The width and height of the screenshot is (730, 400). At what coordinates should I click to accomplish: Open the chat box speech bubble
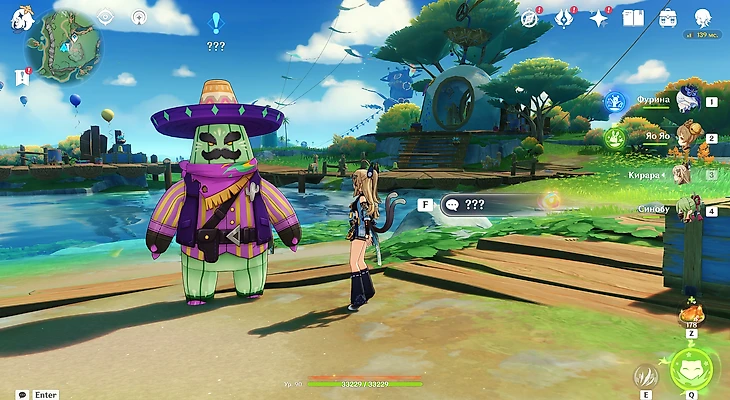click(x=21, y=394)
